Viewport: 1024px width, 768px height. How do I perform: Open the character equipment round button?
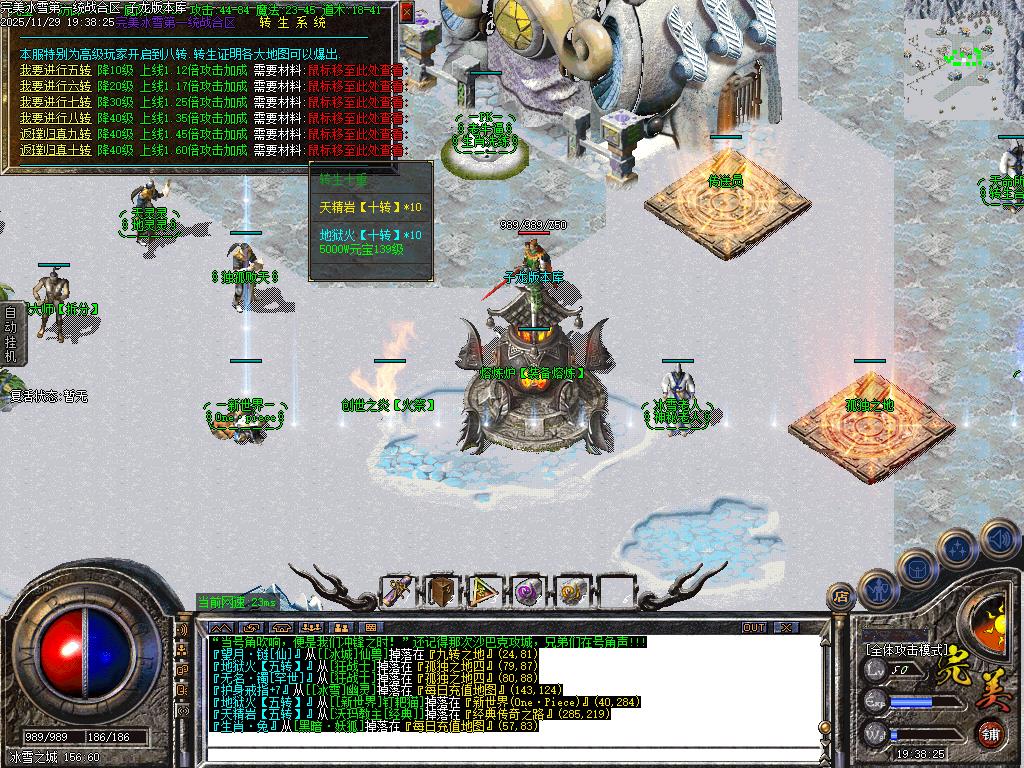click(879, 590)
